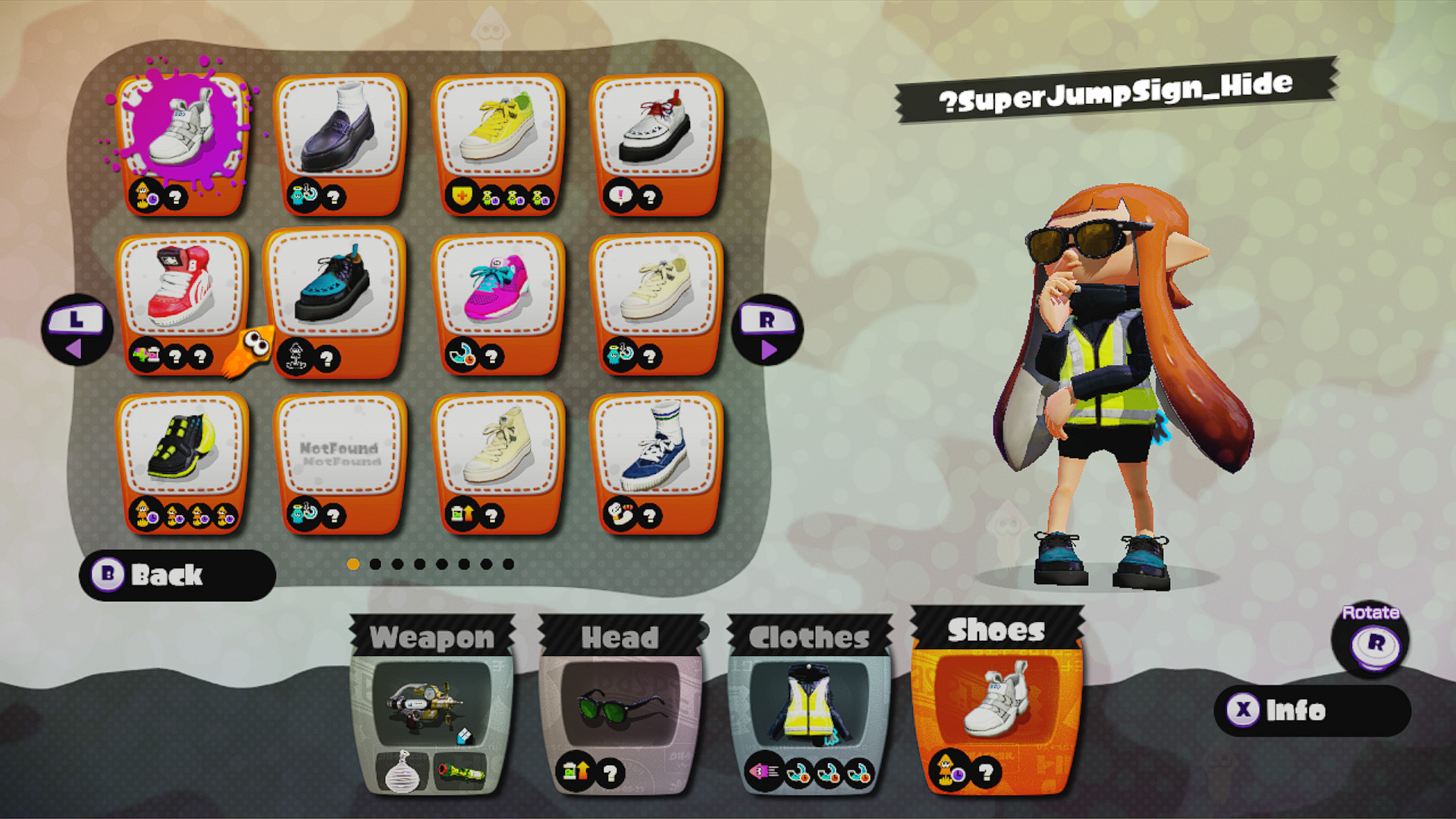Click the R arrow to page right
1456x819 pixels.
768,332
